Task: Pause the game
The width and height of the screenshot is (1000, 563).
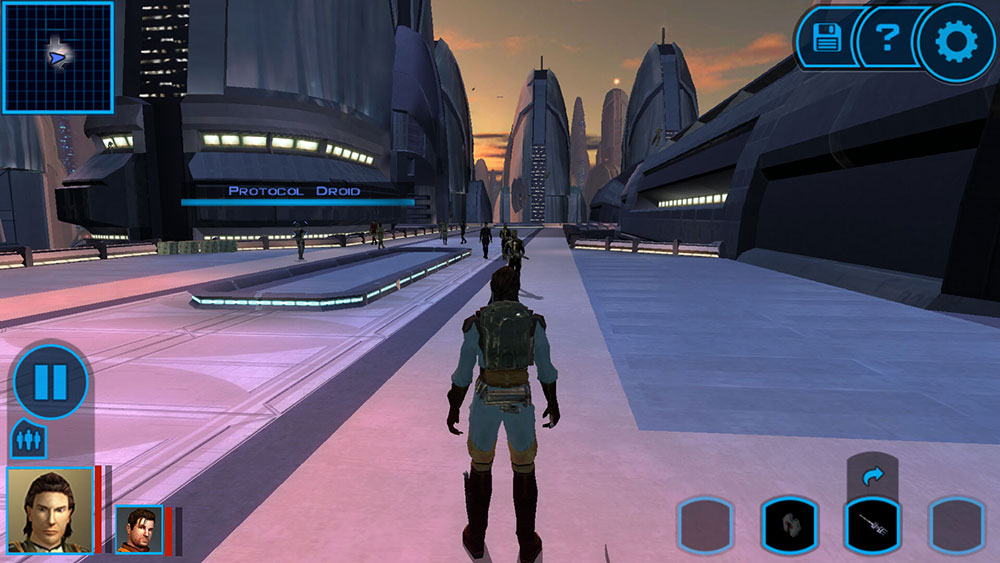Action: pyautogui.click(x=51, y=381)
